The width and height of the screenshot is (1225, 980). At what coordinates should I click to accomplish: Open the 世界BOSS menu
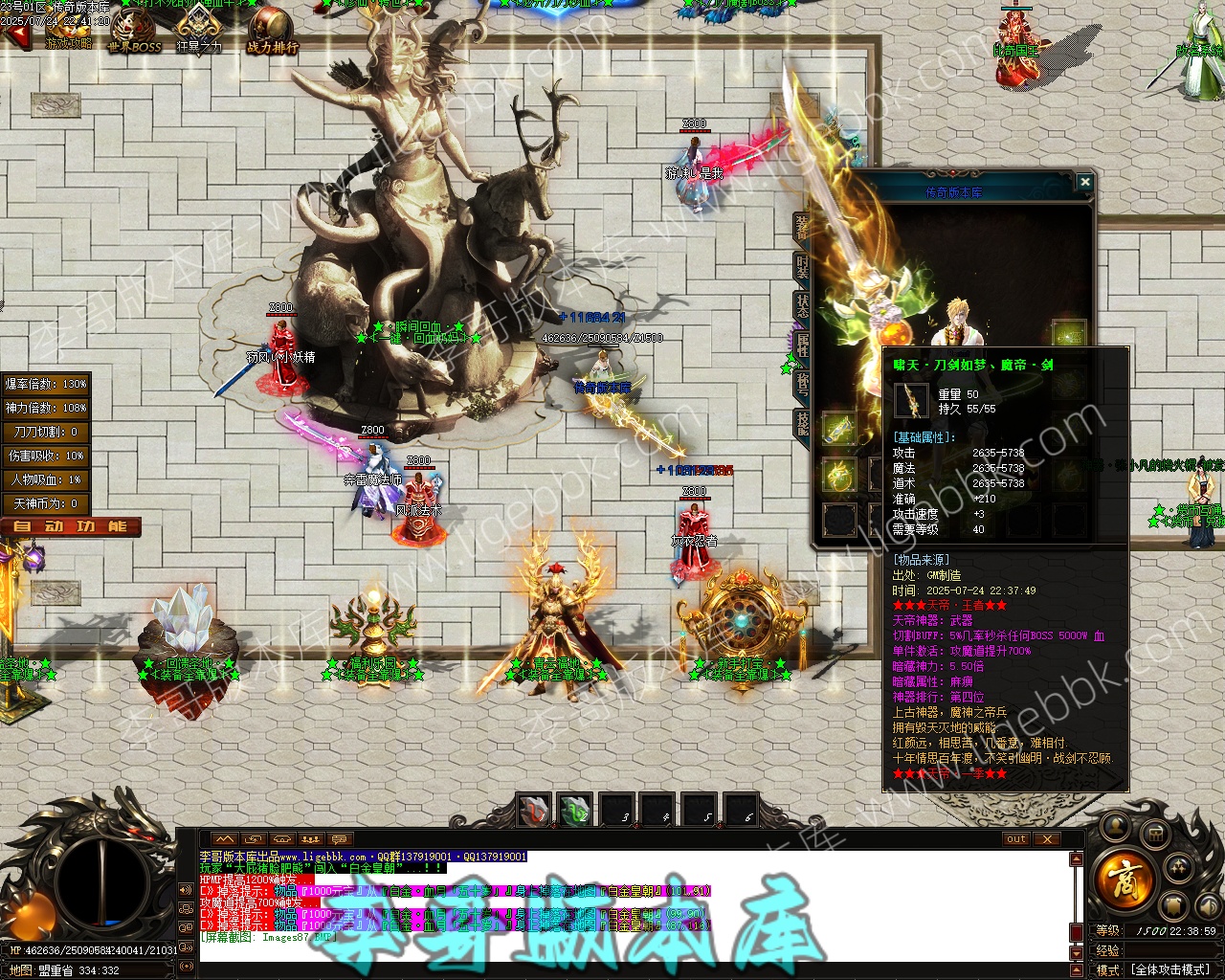tap(134, 33)
